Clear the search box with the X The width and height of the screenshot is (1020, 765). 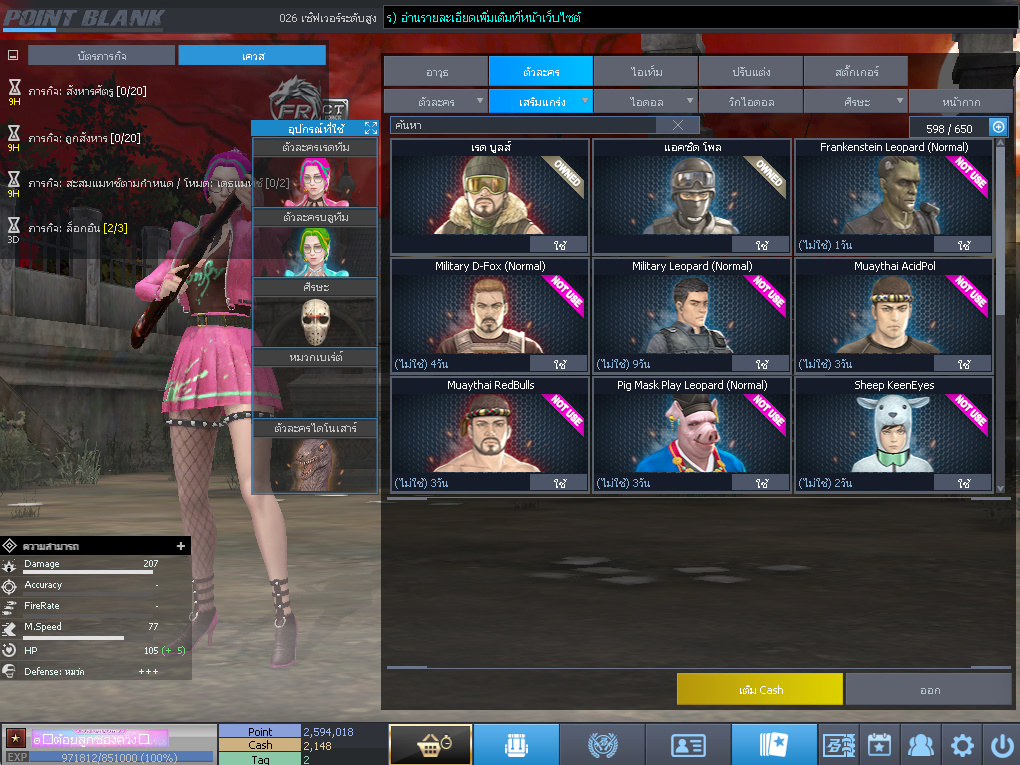coord(678,125)
